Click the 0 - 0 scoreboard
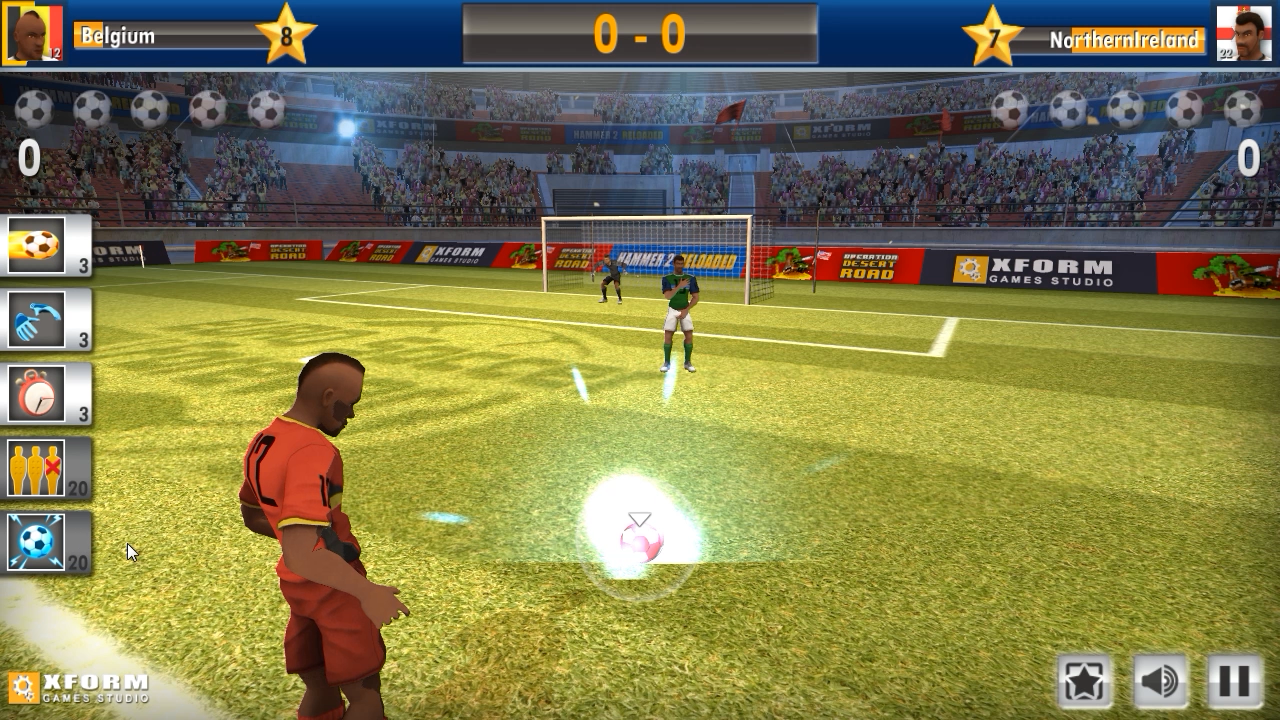Screen dimensions: 1280x720 640,33
